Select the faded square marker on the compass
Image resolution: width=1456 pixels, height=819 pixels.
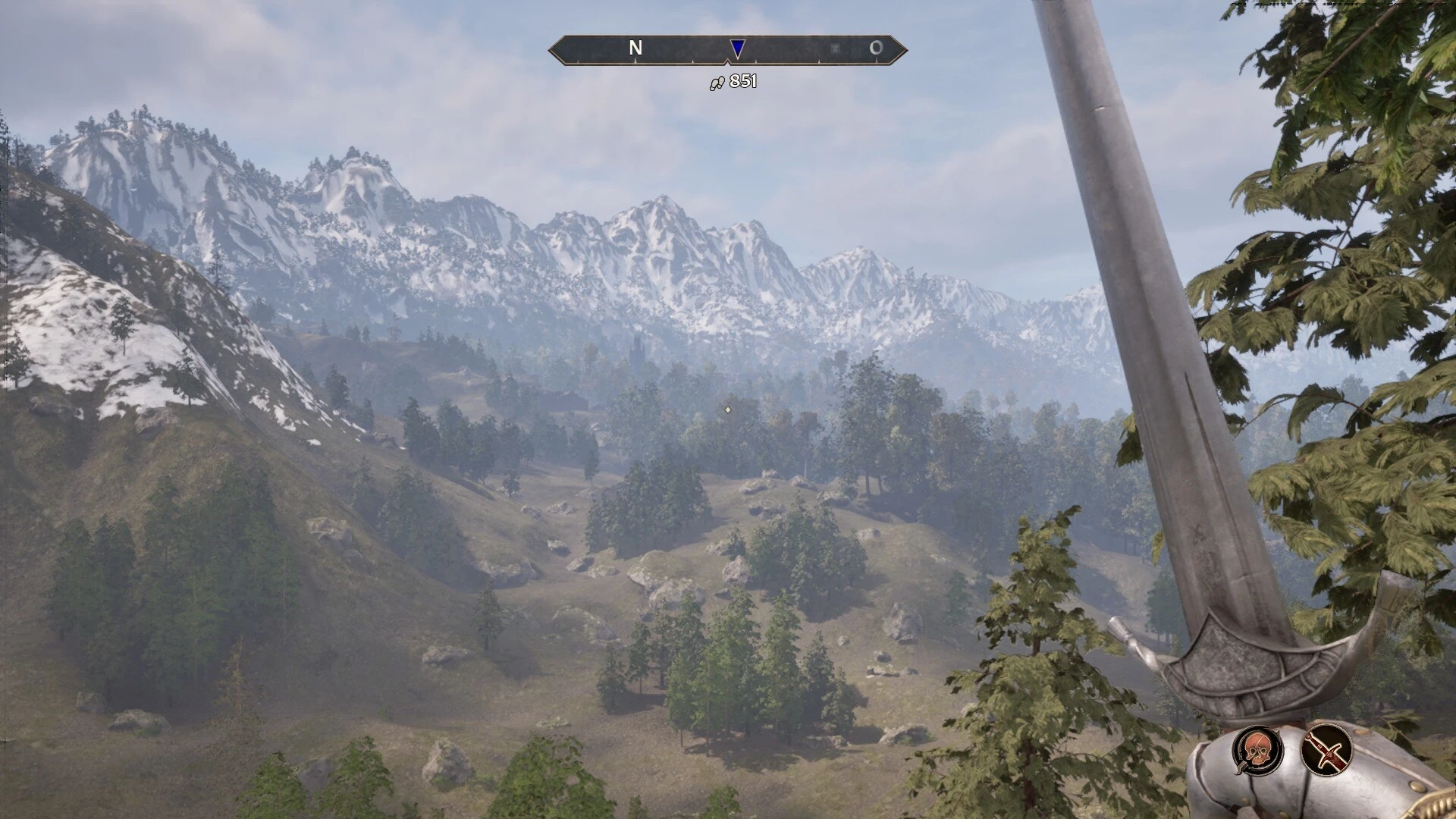coord(835,49)
